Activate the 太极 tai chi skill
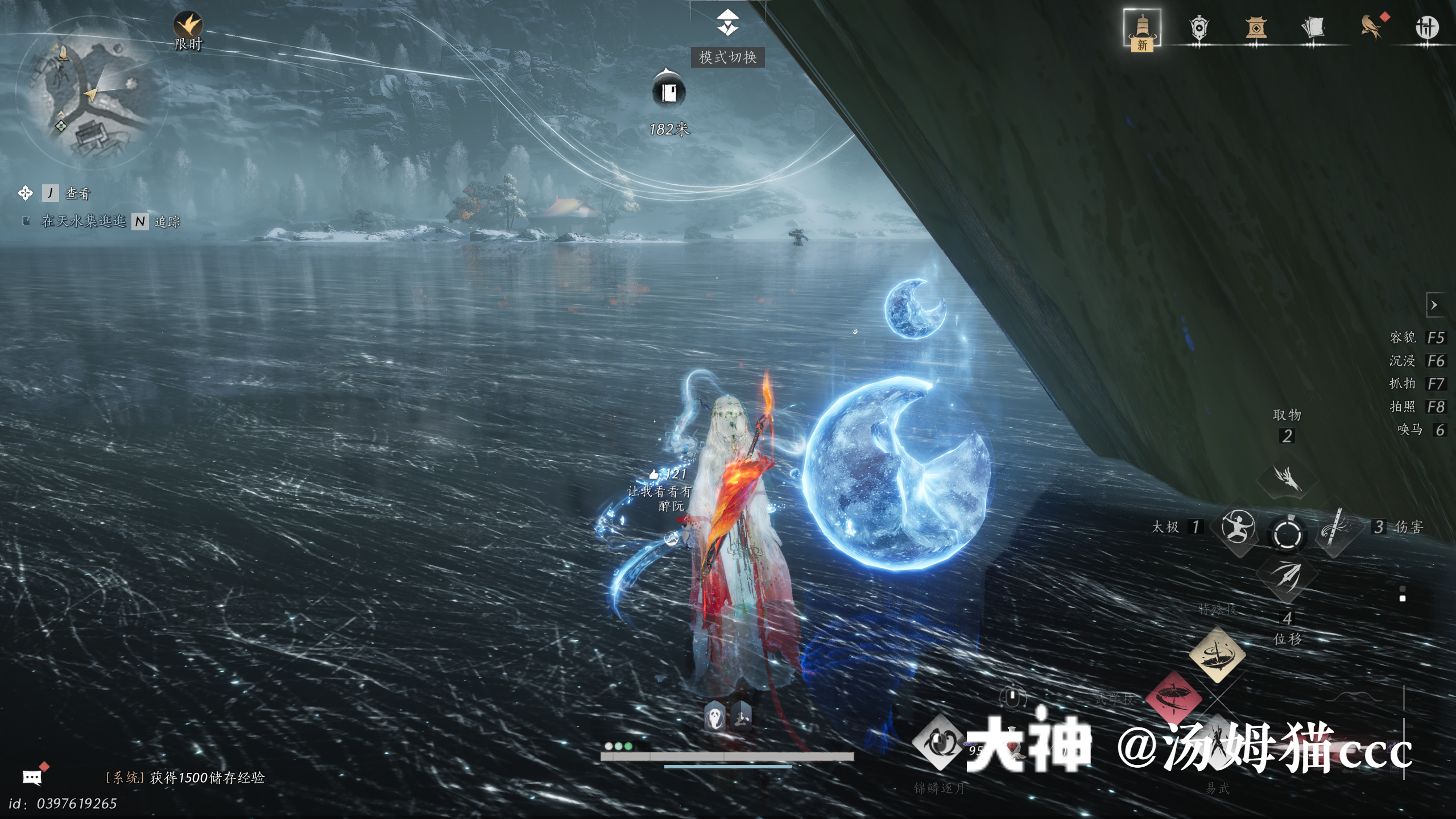Viewport: 1456px width, 819px height. pos(1238,527)
